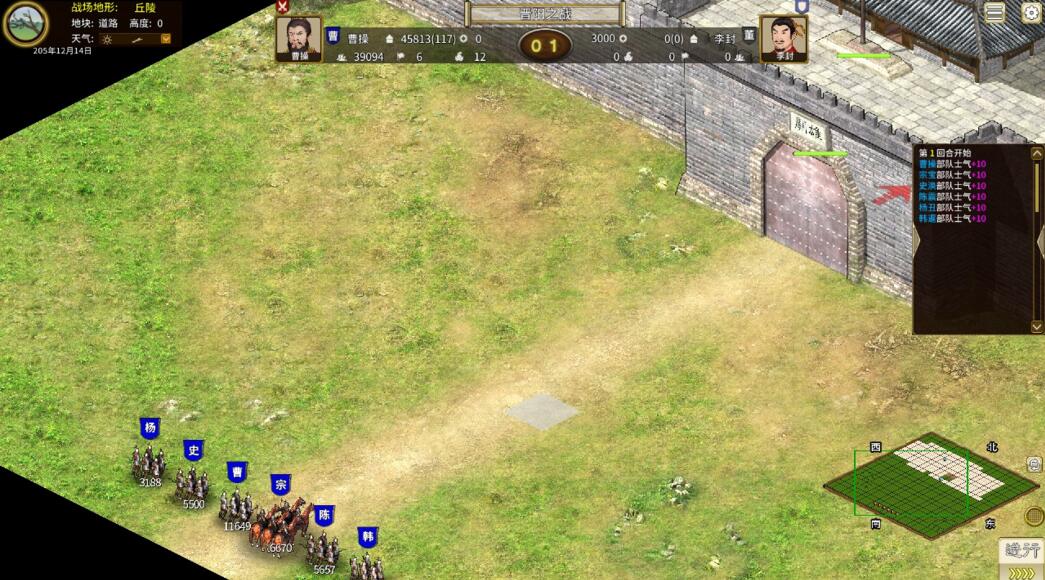Select Cao Cao's unit with 曹 banner
This screenshot has height=580, width=1045.
coord(236,504)
